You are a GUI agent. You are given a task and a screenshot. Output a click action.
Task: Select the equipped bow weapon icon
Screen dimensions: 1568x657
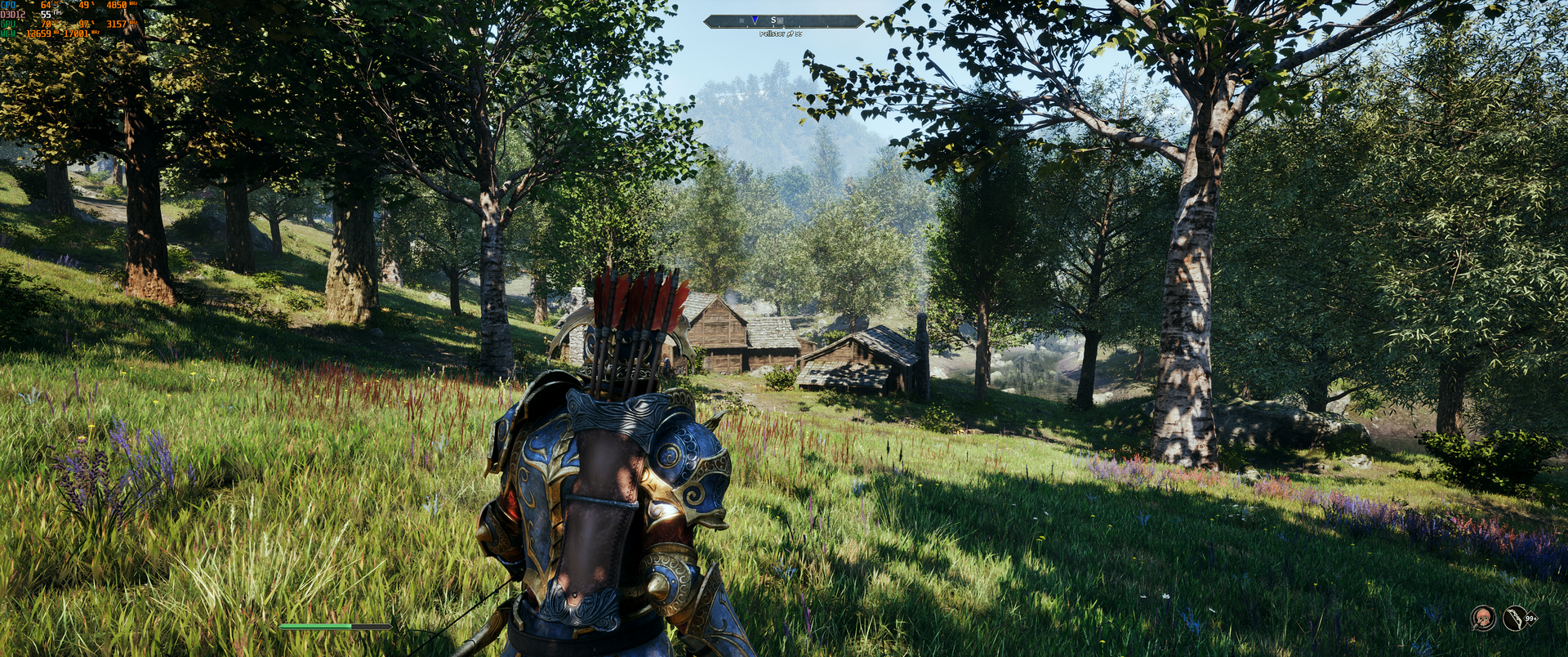pyautogui.click(x=1516, y=619)
